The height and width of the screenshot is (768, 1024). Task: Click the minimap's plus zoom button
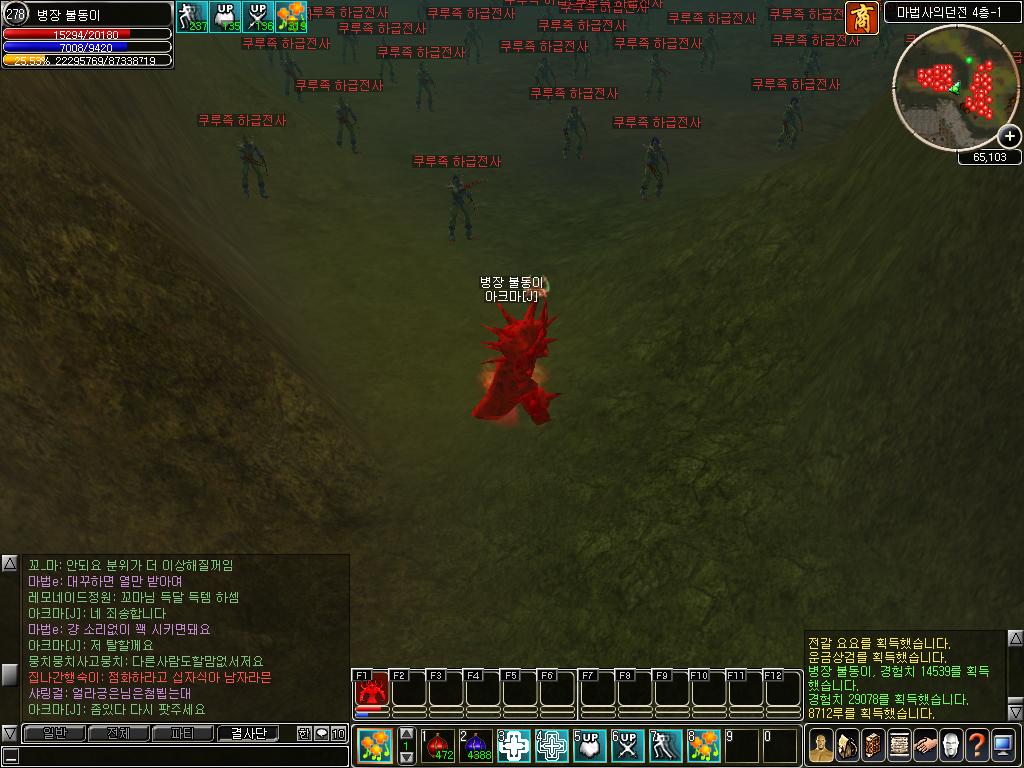pyautogui.click(x=1010, y=137)
